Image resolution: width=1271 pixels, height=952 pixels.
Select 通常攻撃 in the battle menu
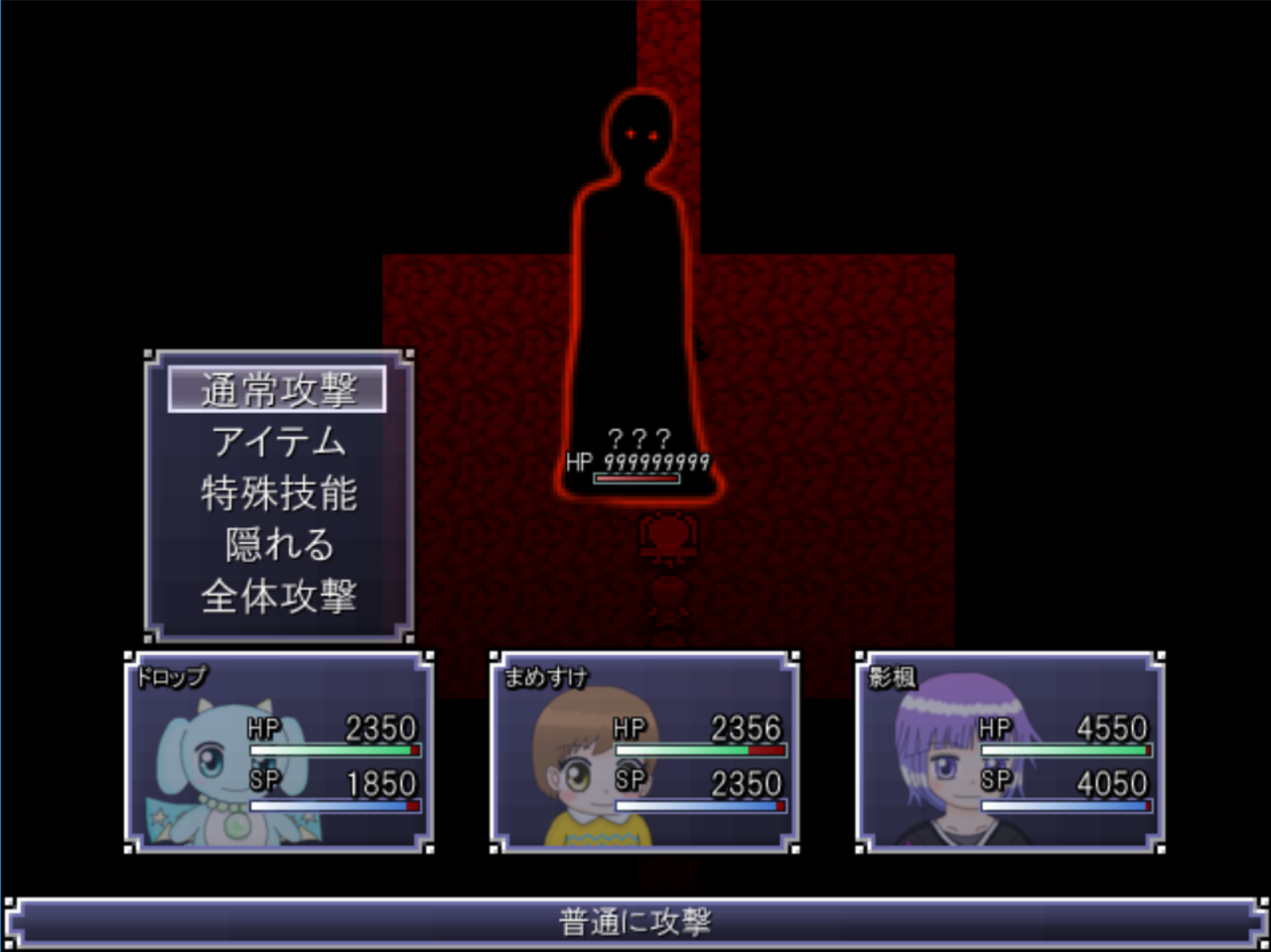278,390
